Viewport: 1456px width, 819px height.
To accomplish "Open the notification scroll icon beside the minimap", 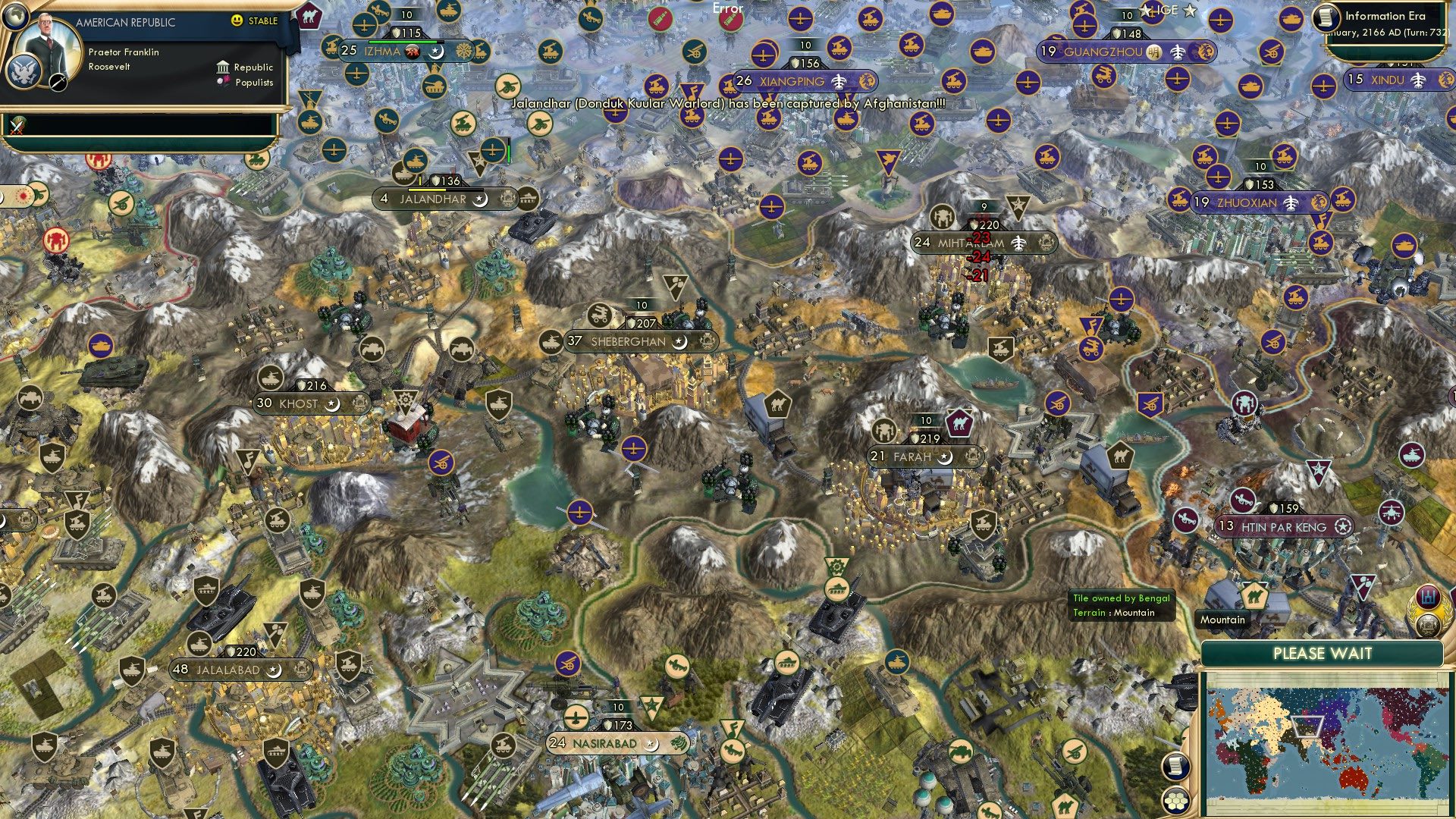I will point(1175,766).
